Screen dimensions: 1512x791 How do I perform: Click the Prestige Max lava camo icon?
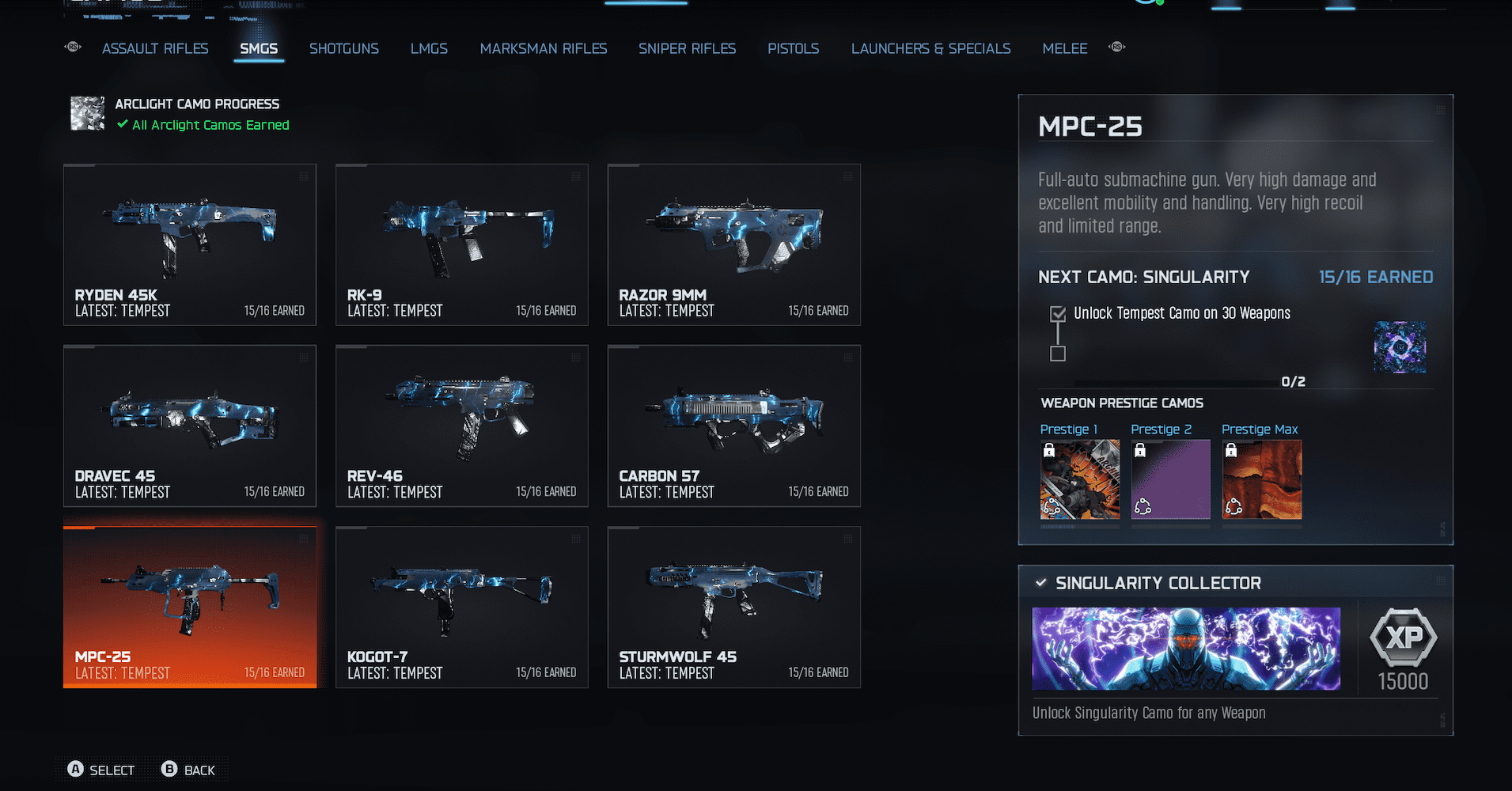(x=1261, y=479)
